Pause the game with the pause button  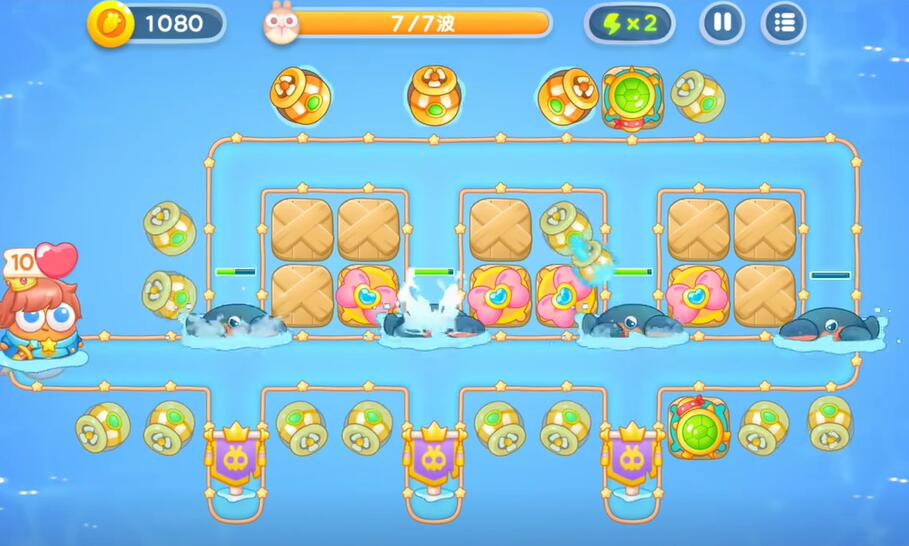click(x=722, y=23)
